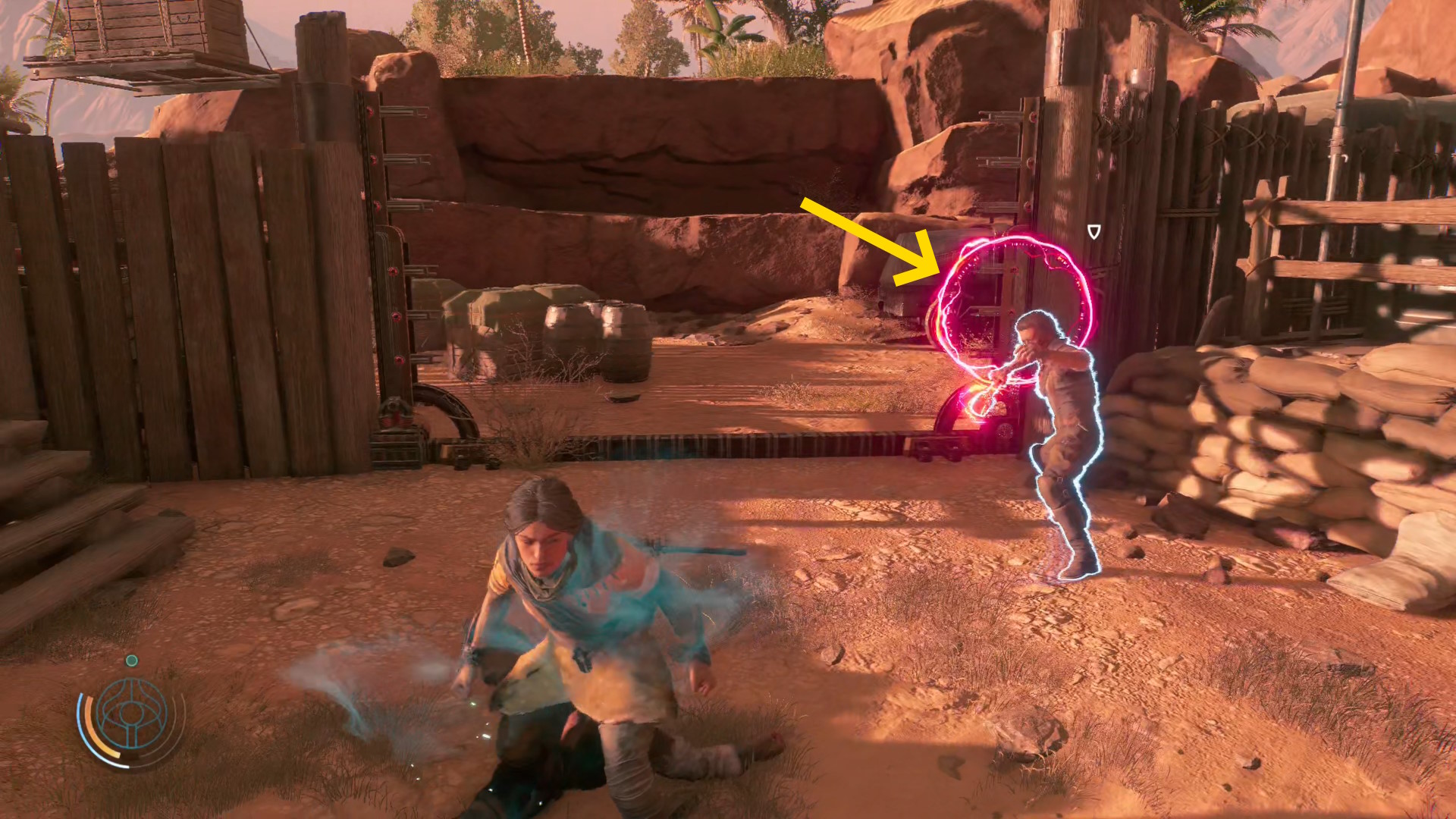The height and width of the screenshot is (819, 1456).
Task: Select the small teal dot above the emblem
Action: (x=131, y=661)
